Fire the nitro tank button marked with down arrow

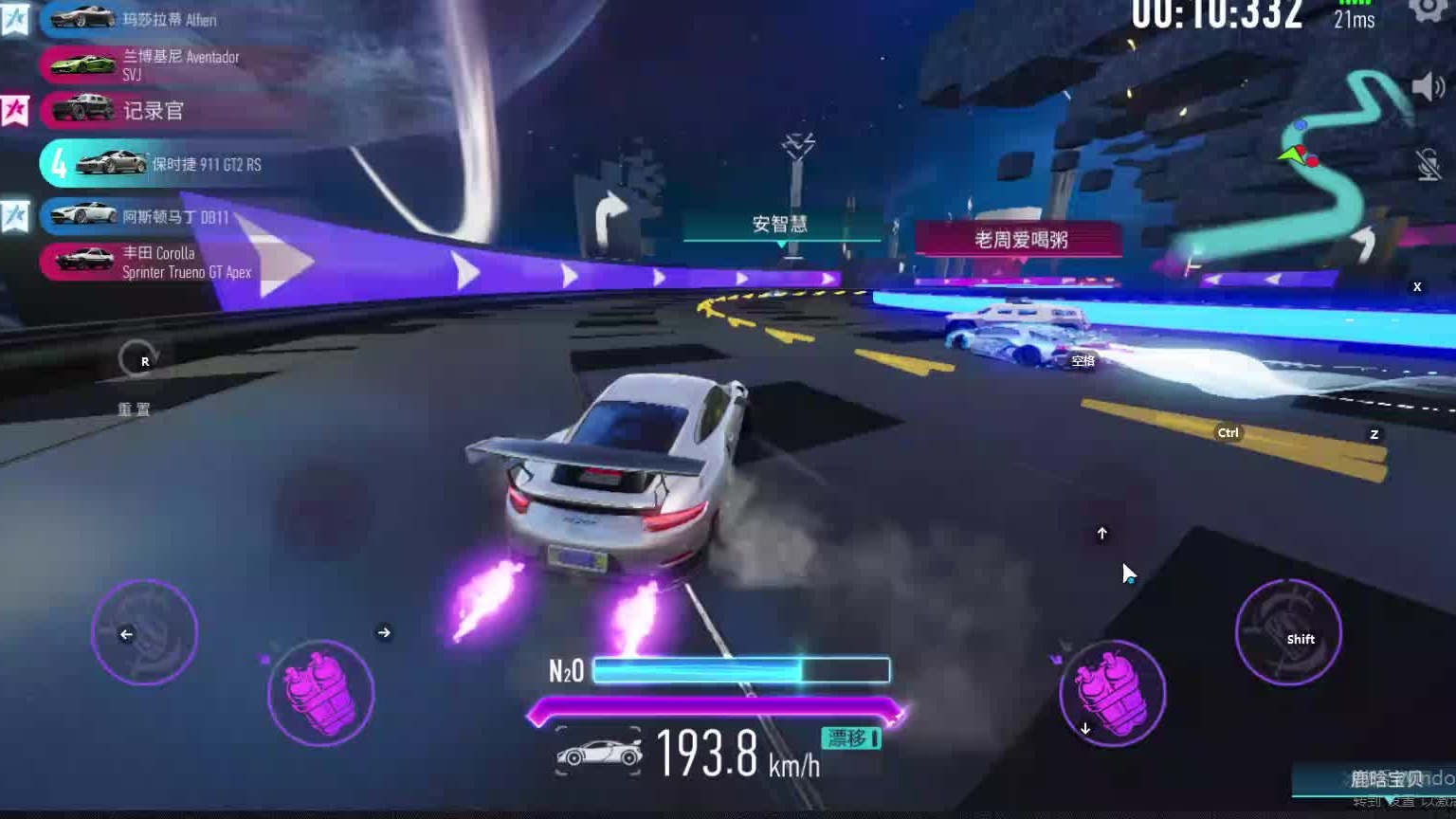[x=1112, y=693]
